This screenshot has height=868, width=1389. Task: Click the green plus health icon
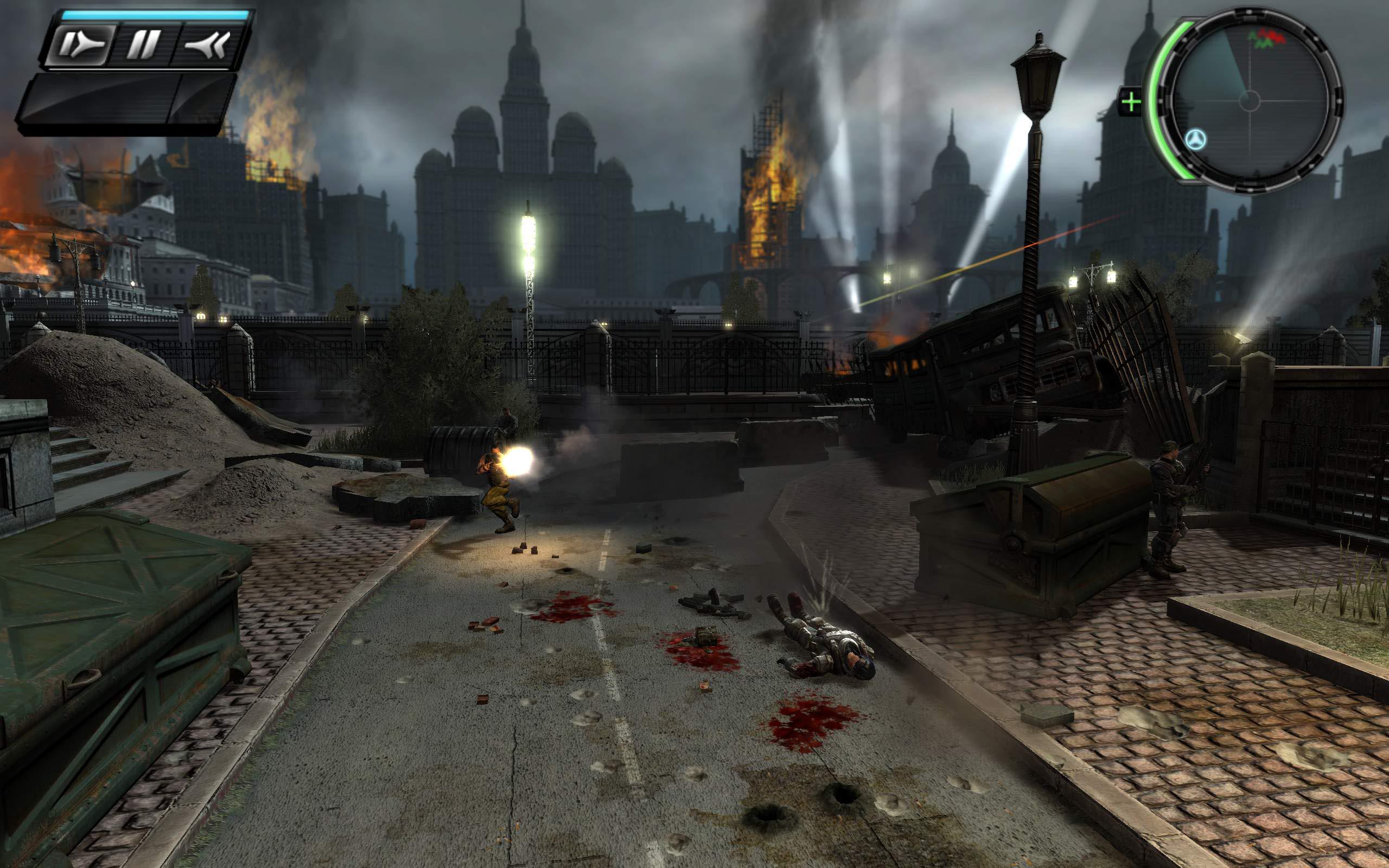(x=1131, y=103)
